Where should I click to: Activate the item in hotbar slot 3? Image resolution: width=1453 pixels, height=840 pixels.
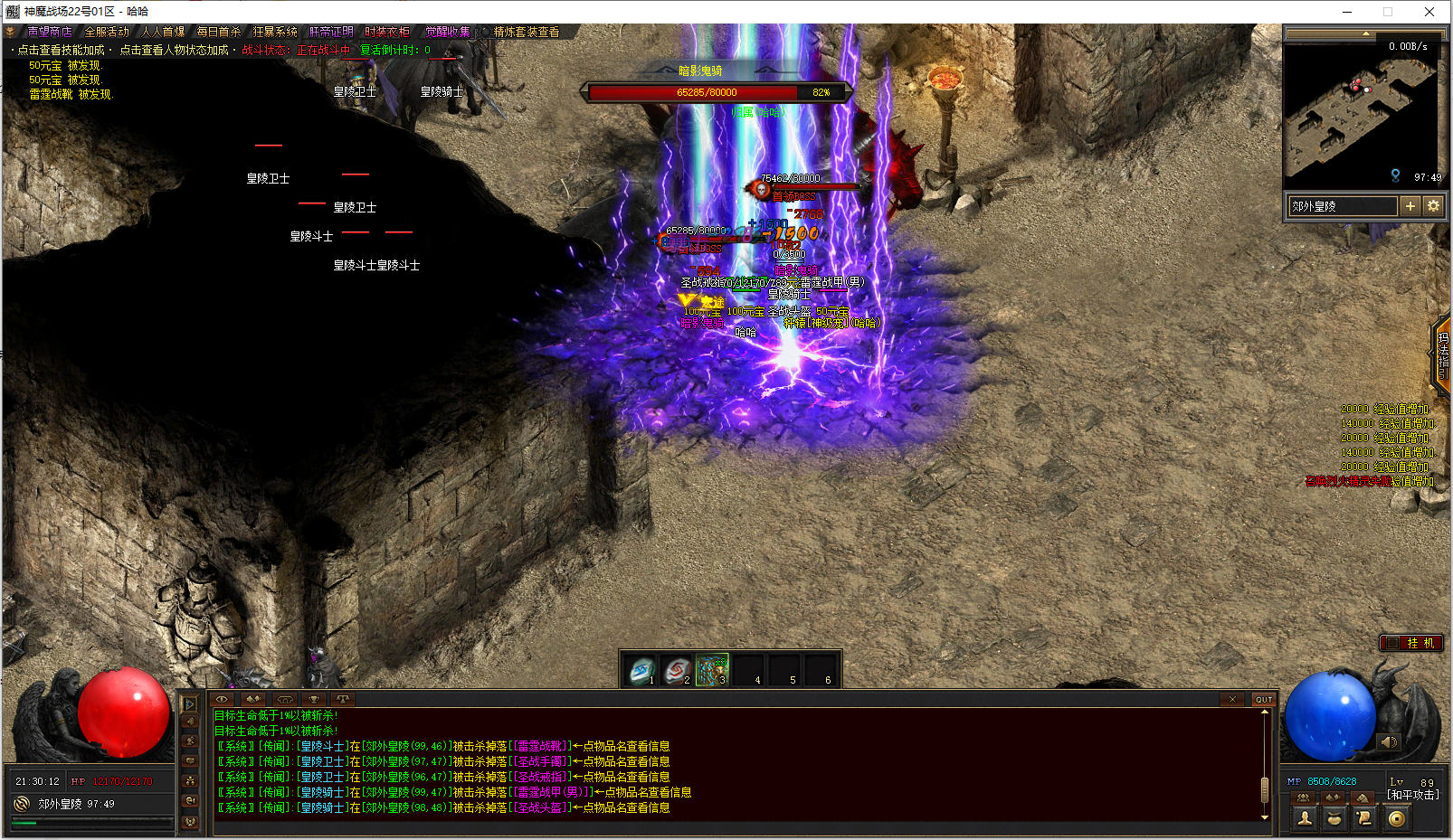(712, 671)
